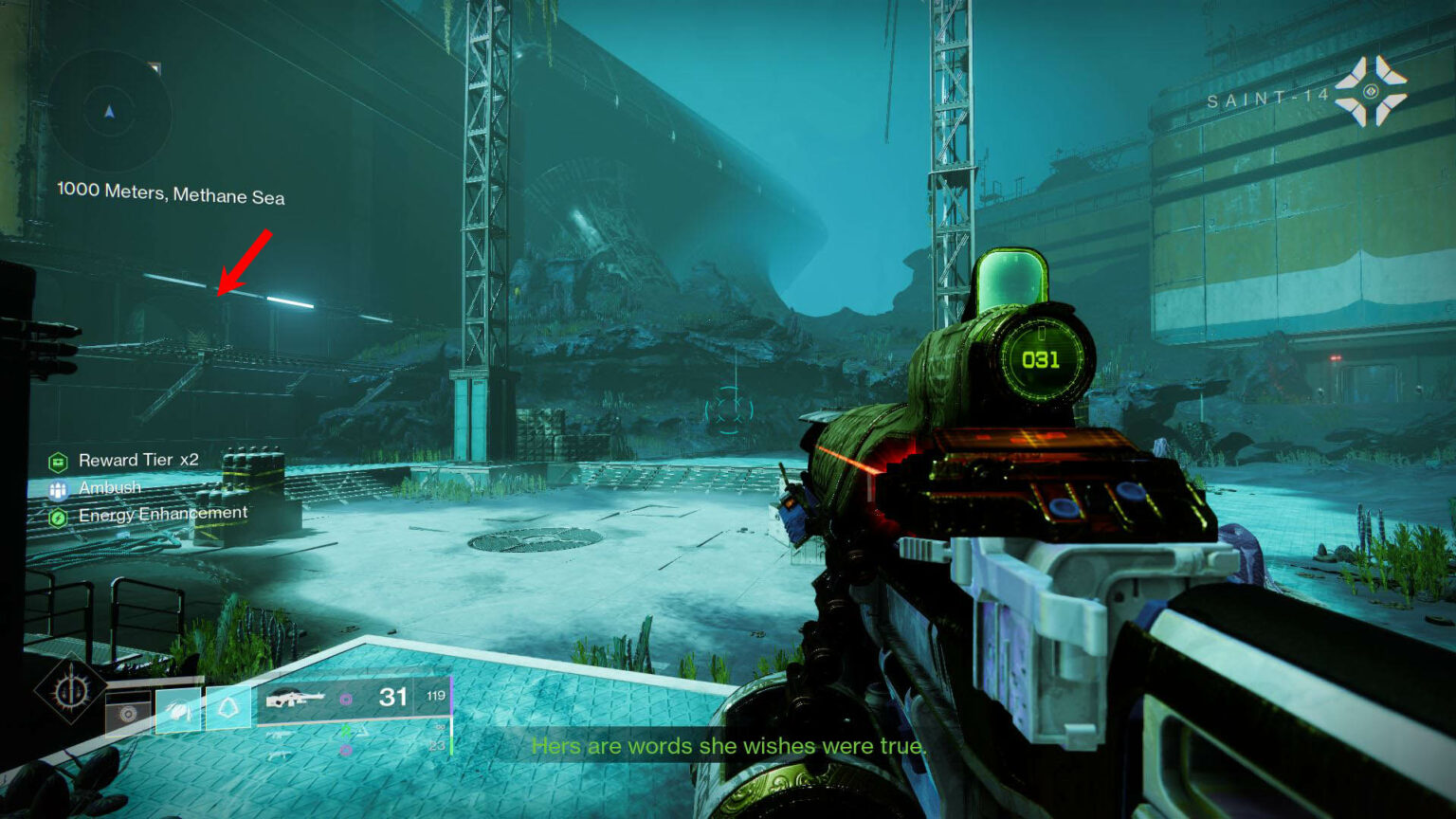Open the Energy Enhancement modifier icon
1456x819 pixels.
click(59, 518)
